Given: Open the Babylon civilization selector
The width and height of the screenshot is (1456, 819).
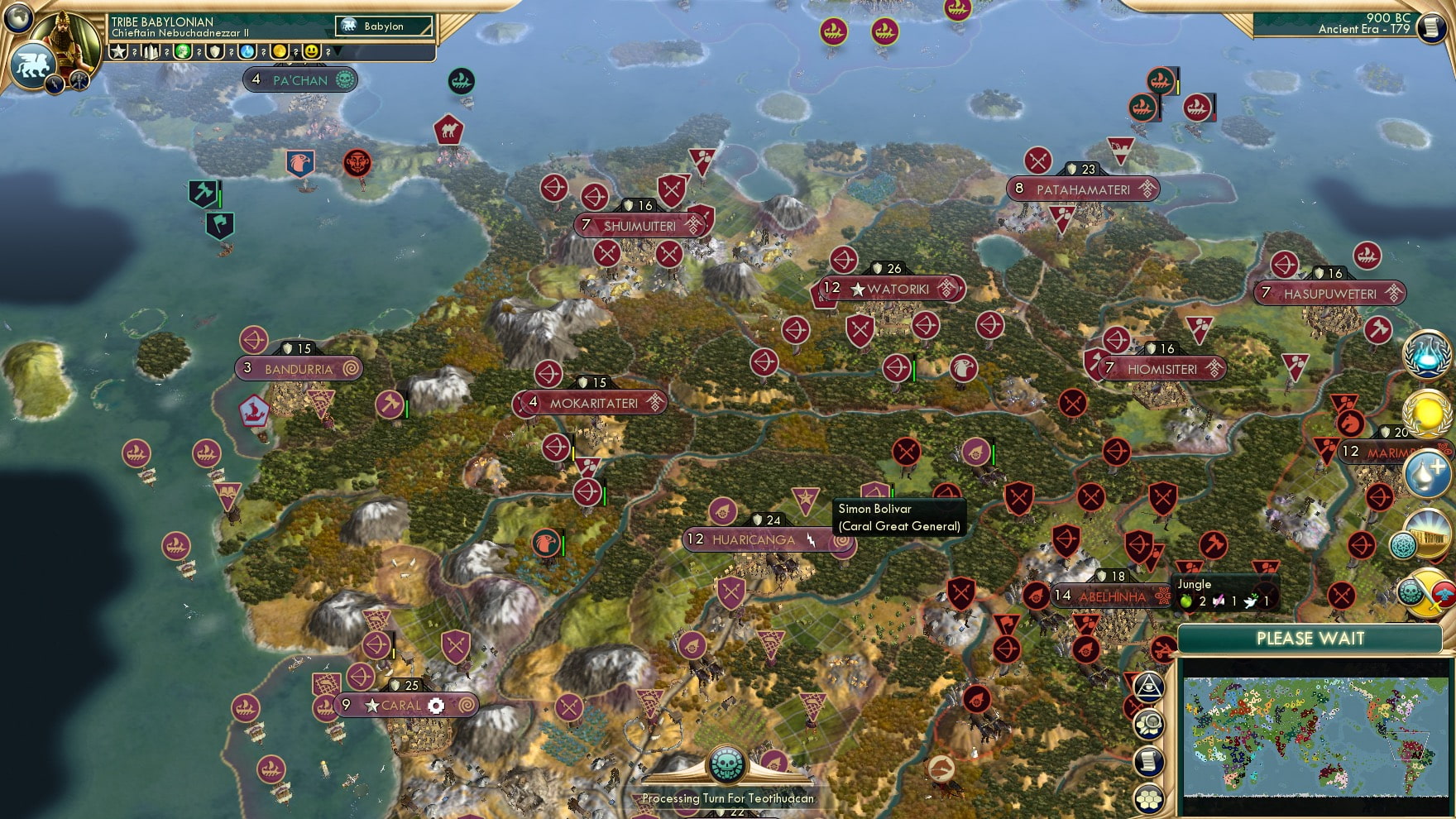Looking at the screenshot, I should pos(383,26).
